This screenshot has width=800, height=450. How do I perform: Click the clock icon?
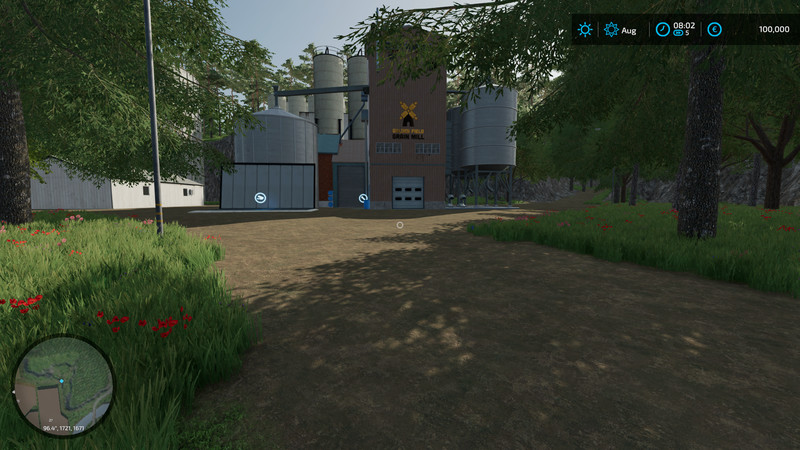[661, 29]
